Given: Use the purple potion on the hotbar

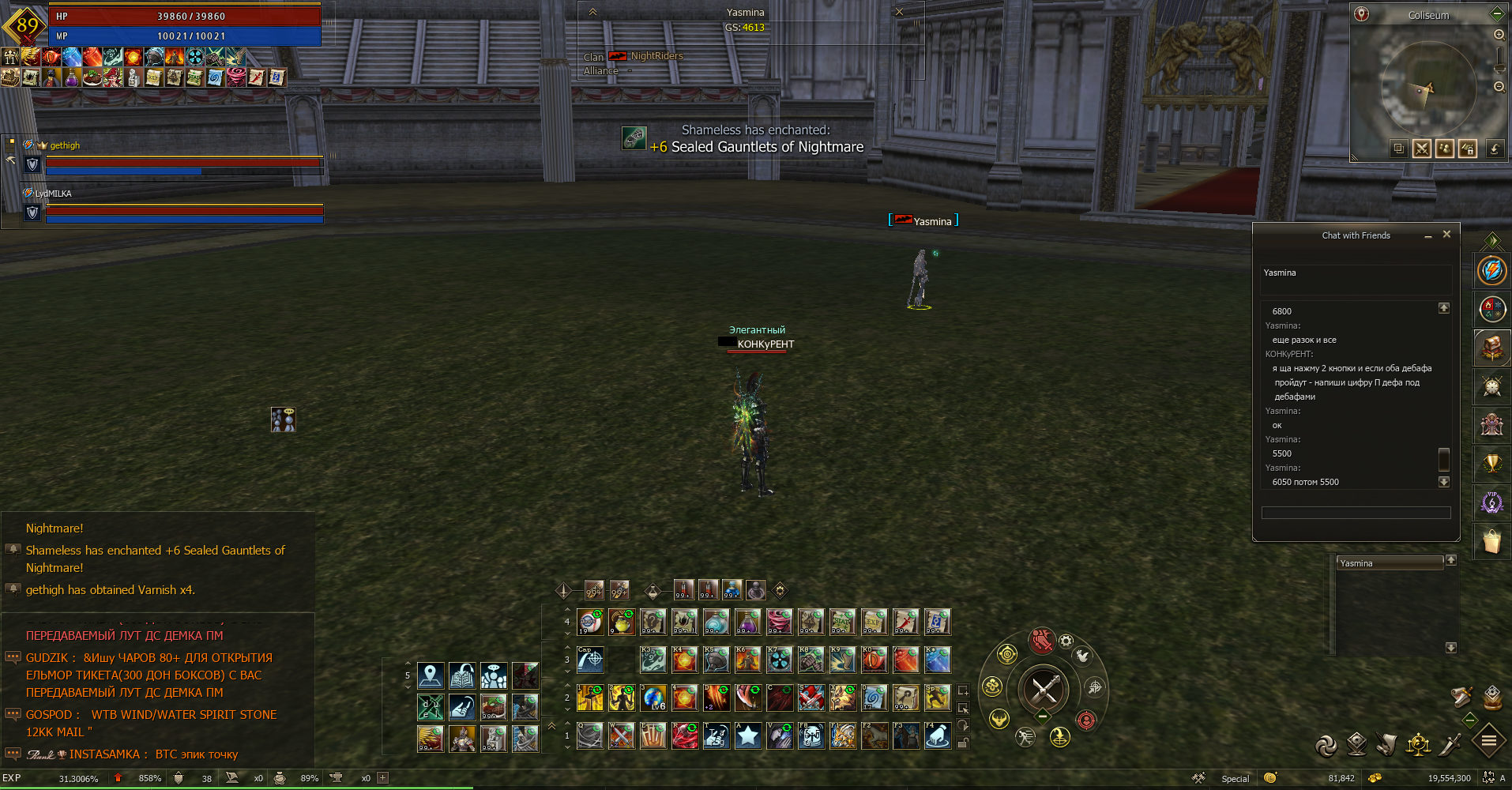Looking at the screenshot, I should [x=747, y=623].
